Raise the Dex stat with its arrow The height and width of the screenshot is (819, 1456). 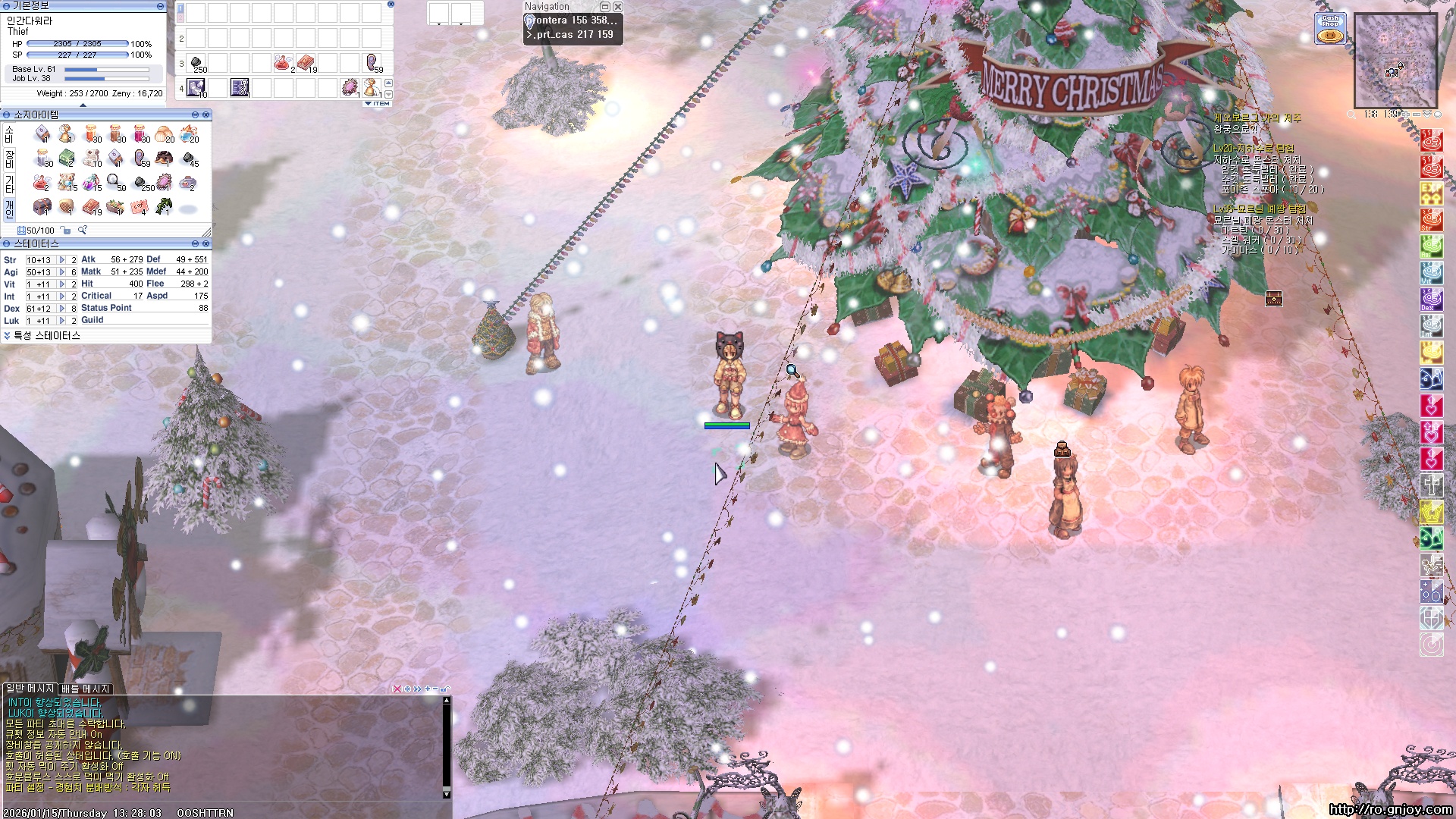point(62,309)
